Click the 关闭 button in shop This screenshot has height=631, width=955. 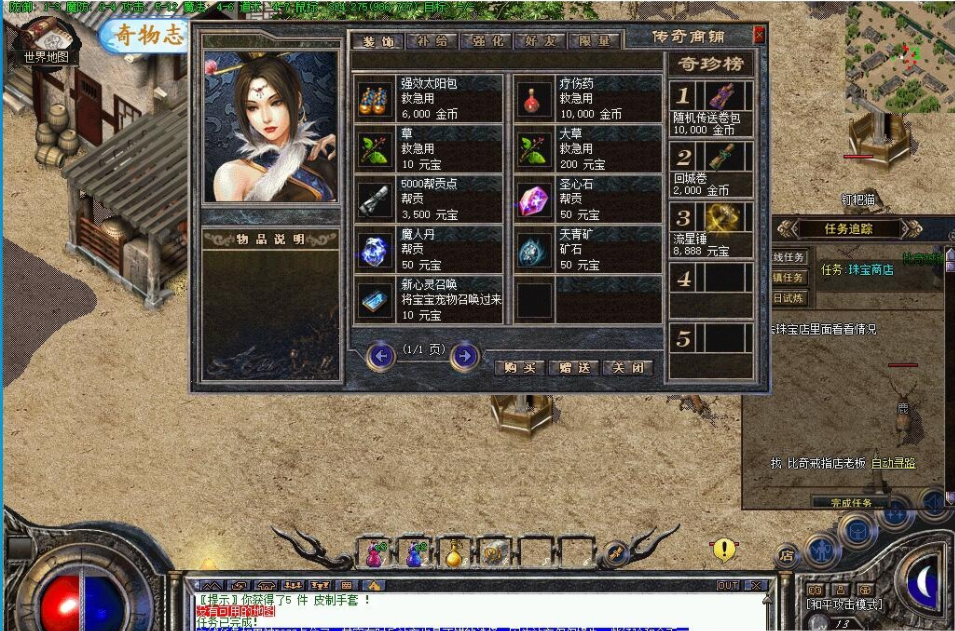click(x=629, y=368)
